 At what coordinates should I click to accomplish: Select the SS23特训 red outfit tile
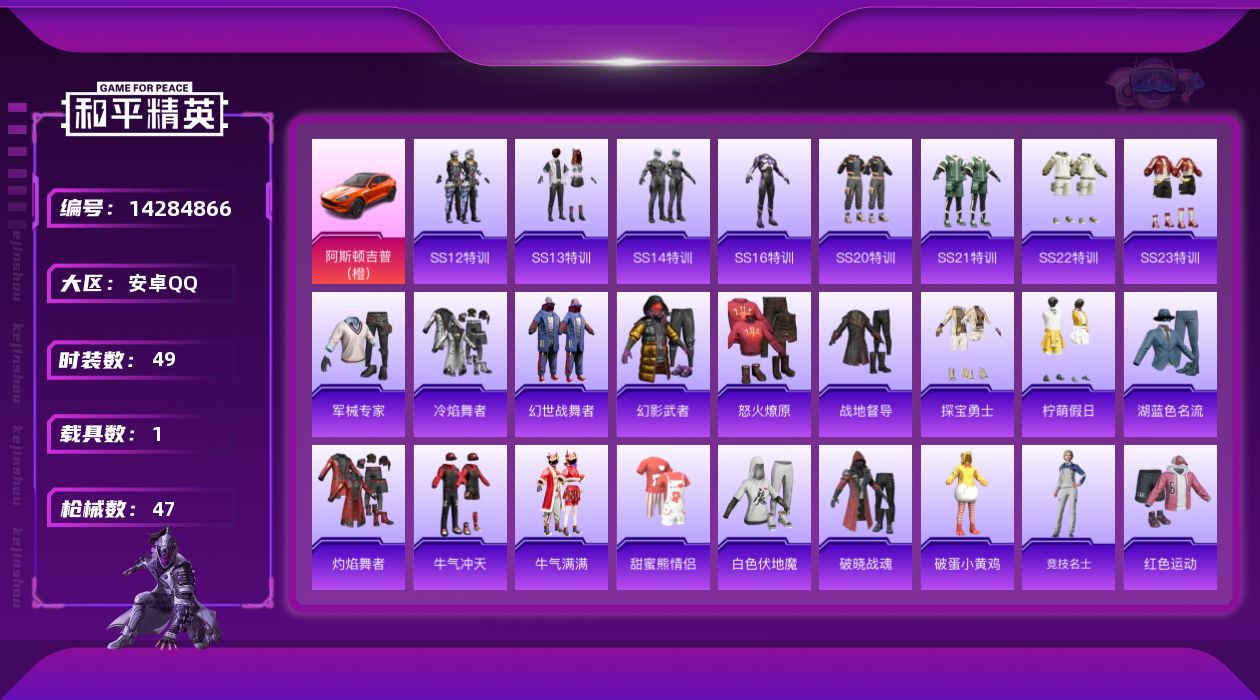pos(1170,211)
